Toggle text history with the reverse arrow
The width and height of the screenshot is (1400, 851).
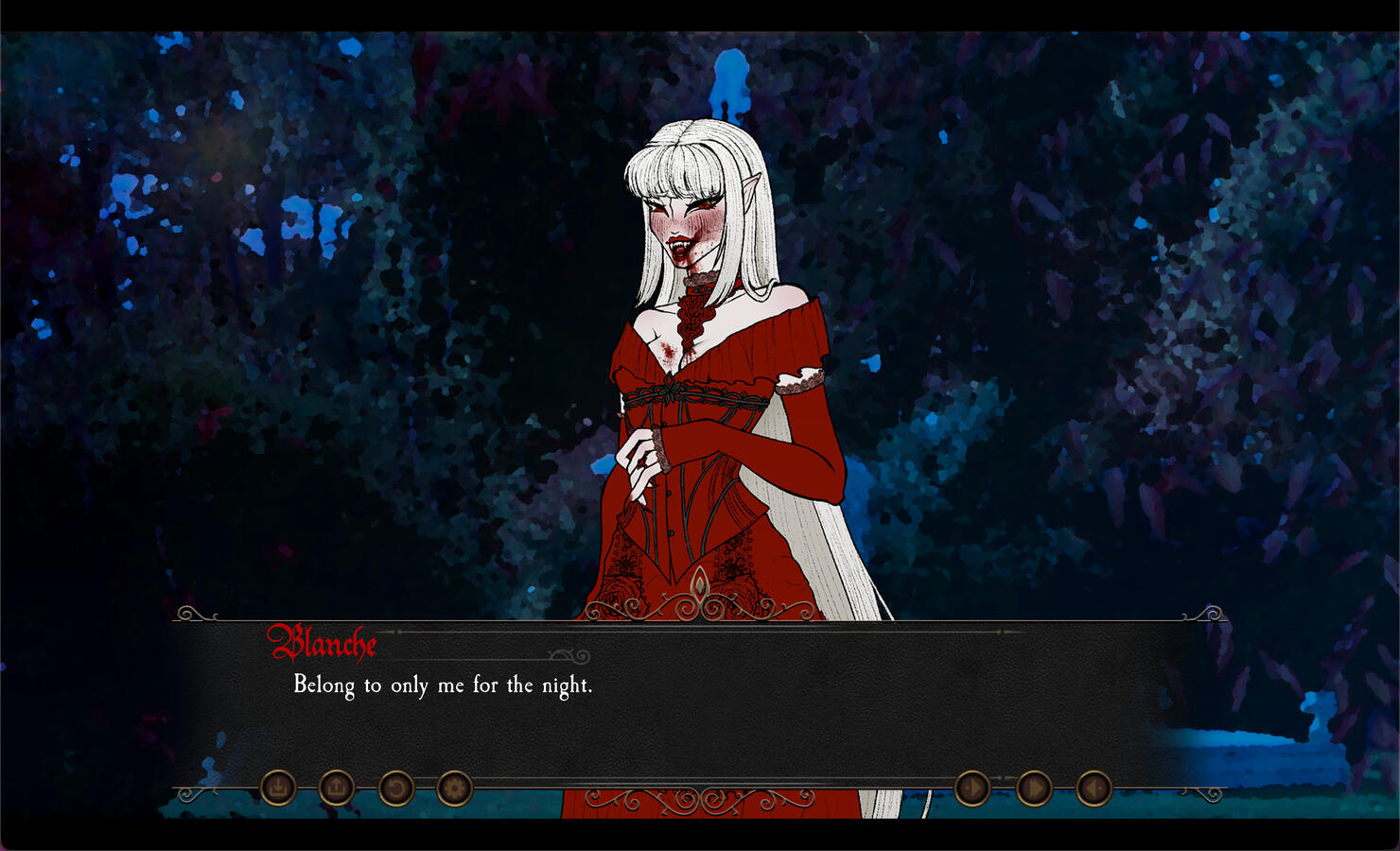pos(394,786)
